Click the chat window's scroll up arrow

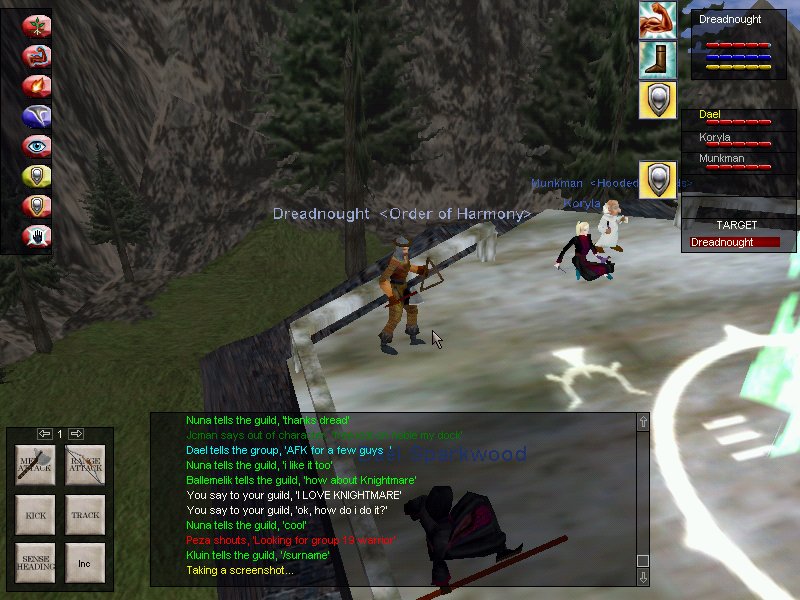(x=642, y=422)
